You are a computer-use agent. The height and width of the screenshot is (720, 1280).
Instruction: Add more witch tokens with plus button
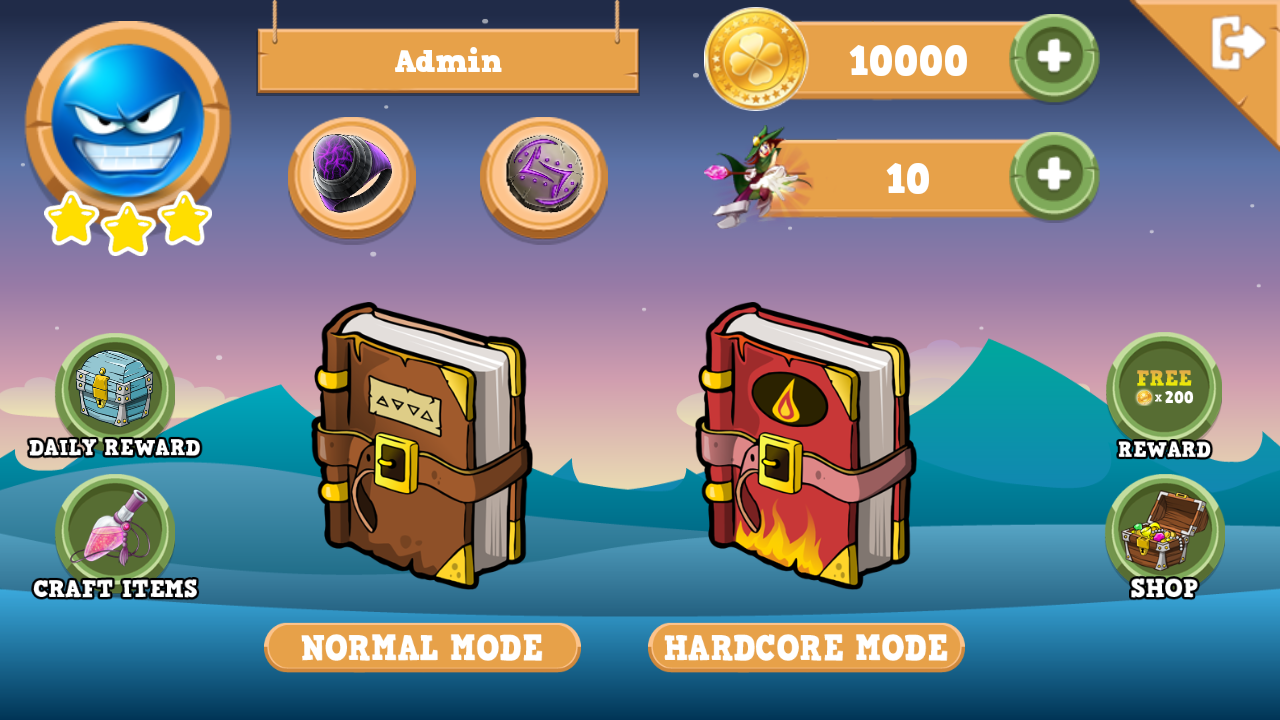click(1054, 175)
